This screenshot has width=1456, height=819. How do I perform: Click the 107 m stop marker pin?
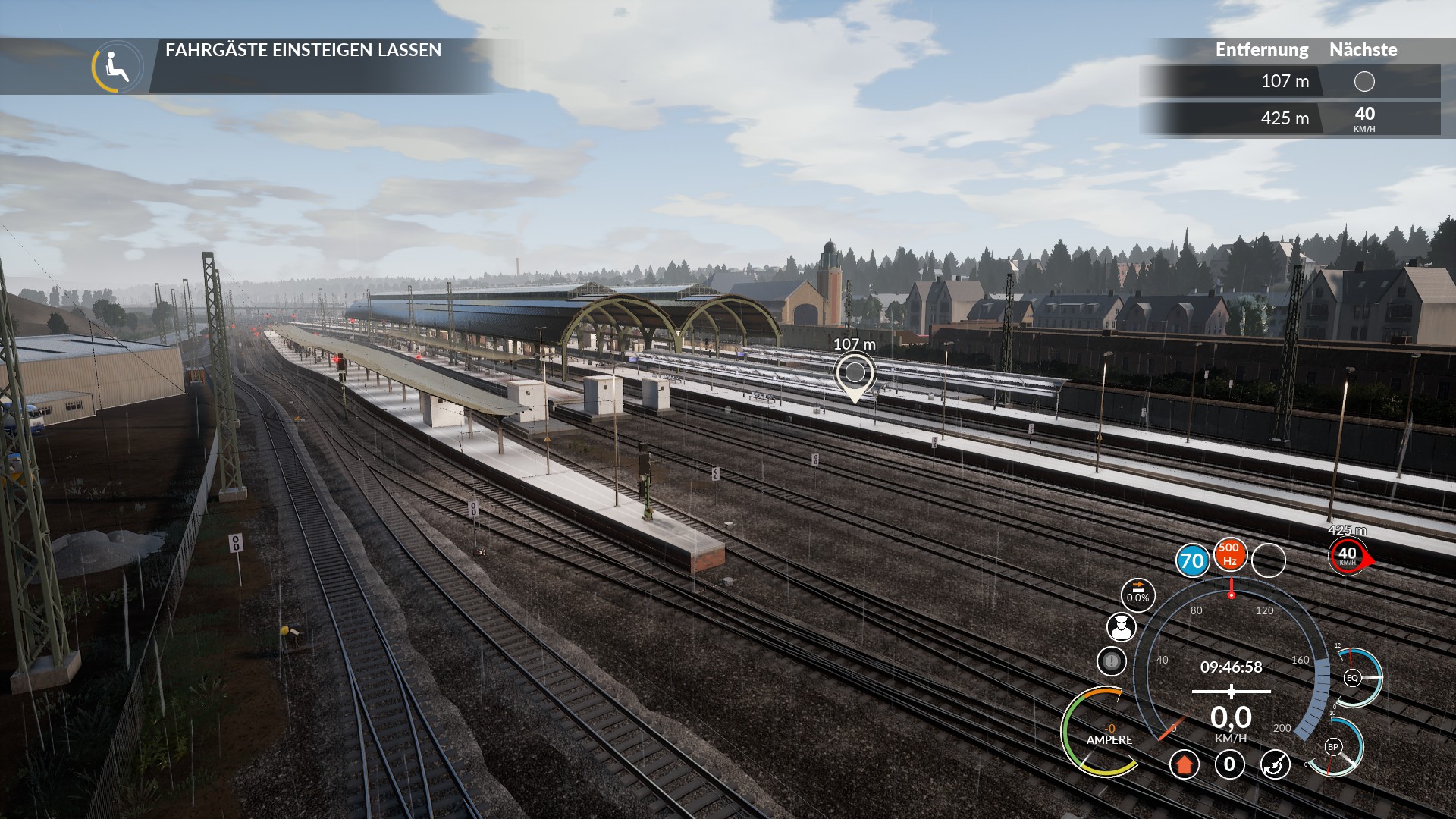click(x=855, y=373)
